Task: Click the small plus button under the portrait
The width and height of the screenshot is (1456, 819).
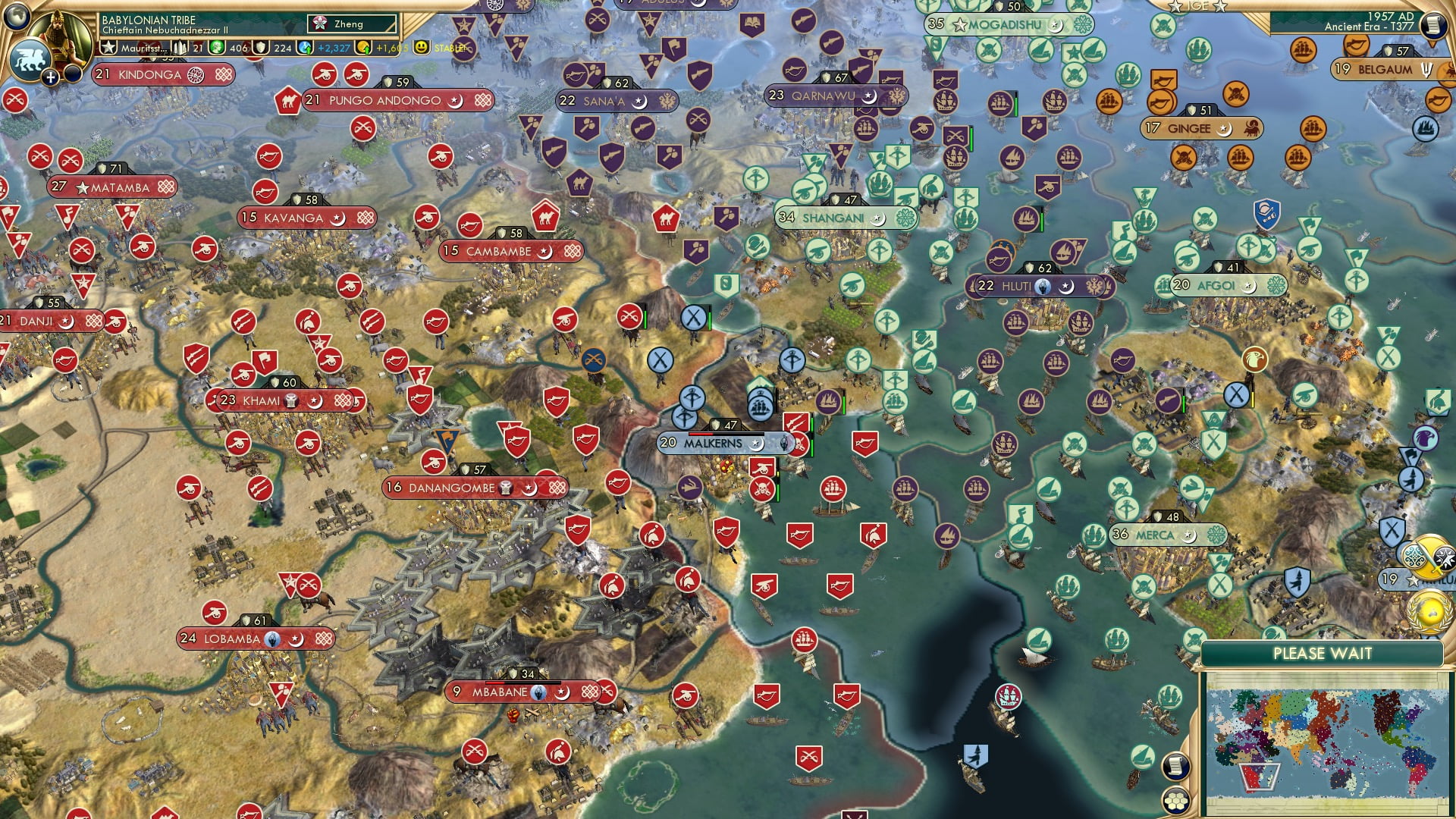Action: 50,77
